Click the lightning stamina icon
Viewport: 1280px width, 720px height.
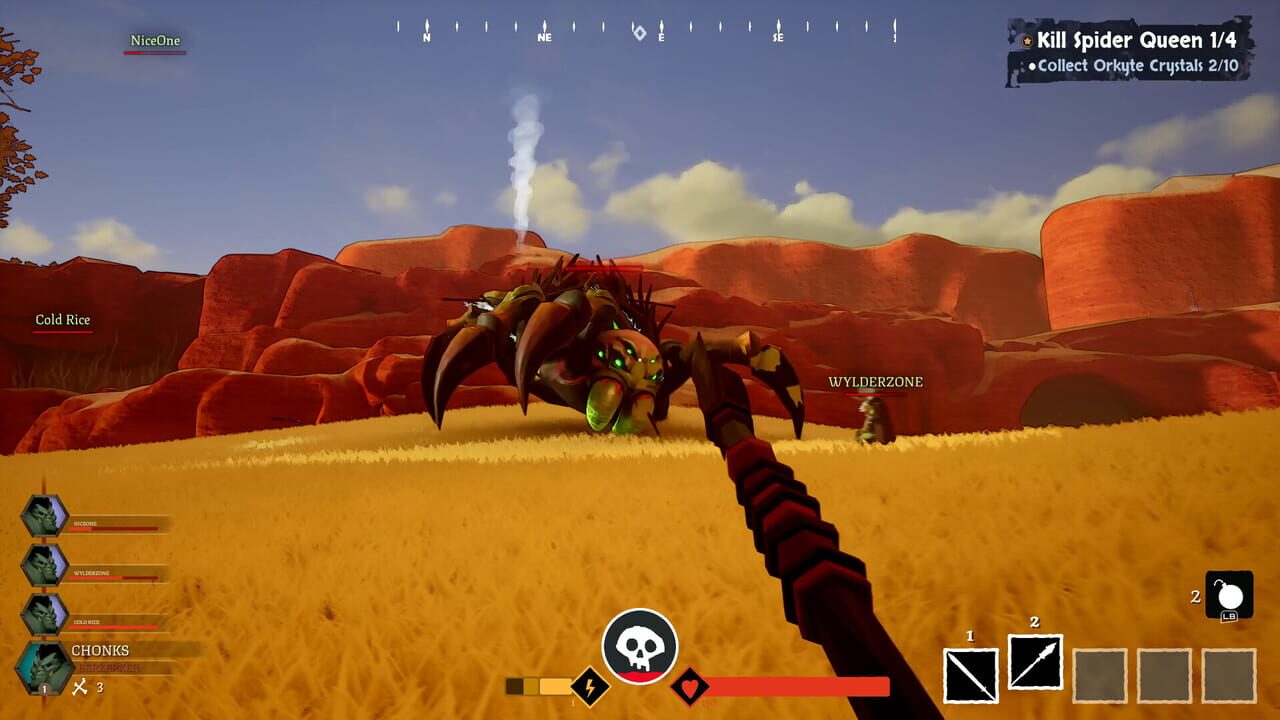coord(588,686)
